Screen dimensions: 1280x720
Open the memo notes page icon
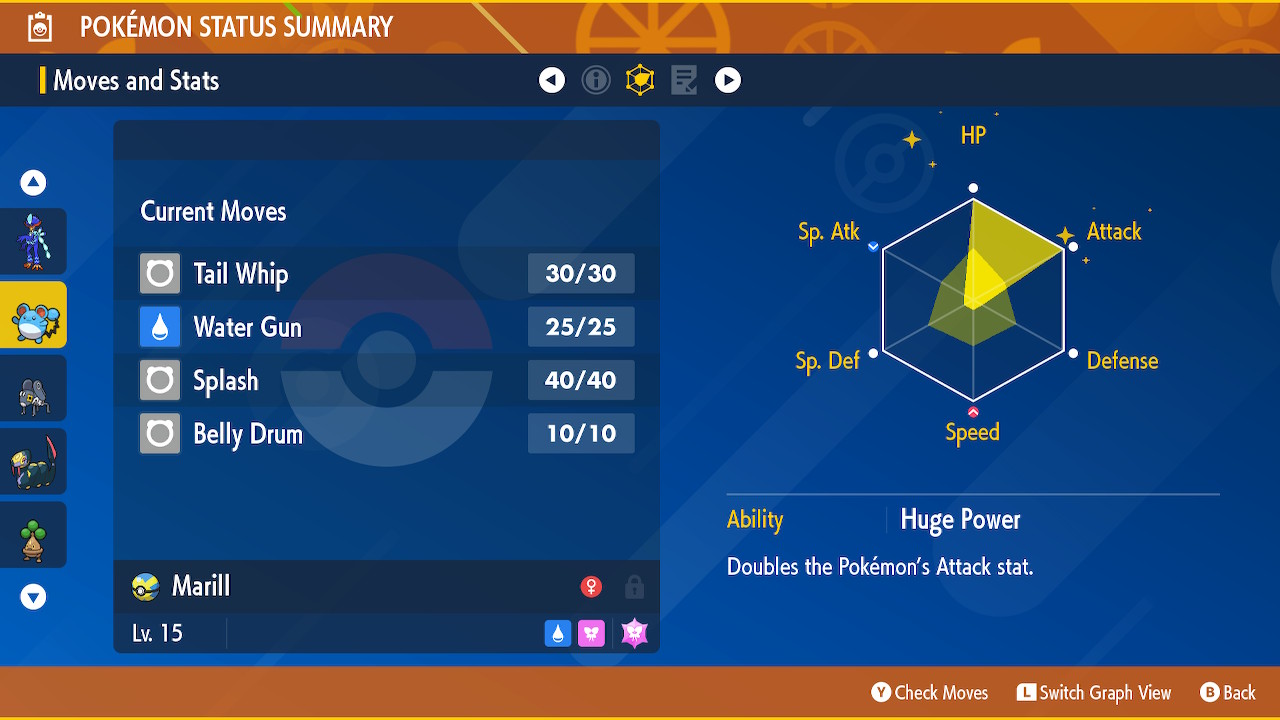click(x=683, y=80)
